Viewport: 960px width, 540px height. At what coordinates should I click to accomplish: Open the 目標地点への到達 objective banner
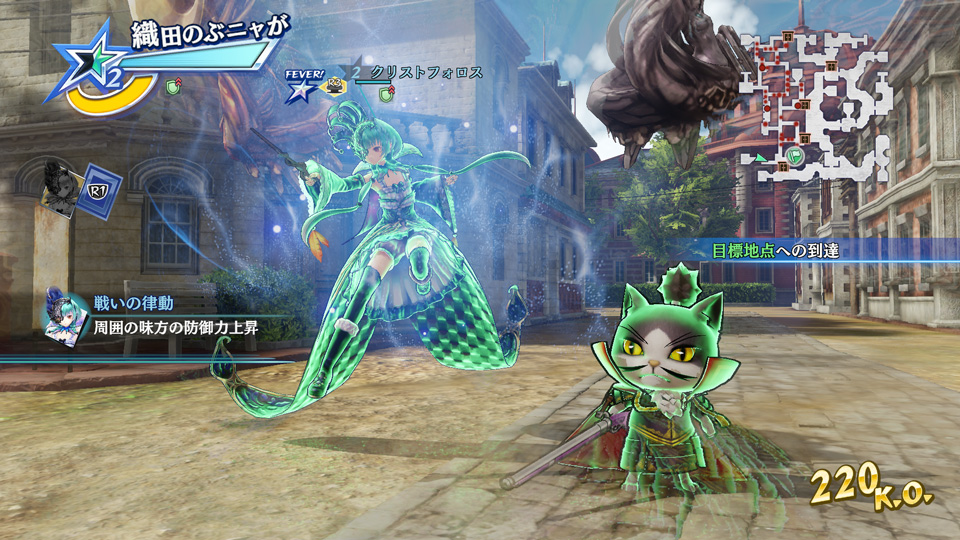tap(776, 251)
